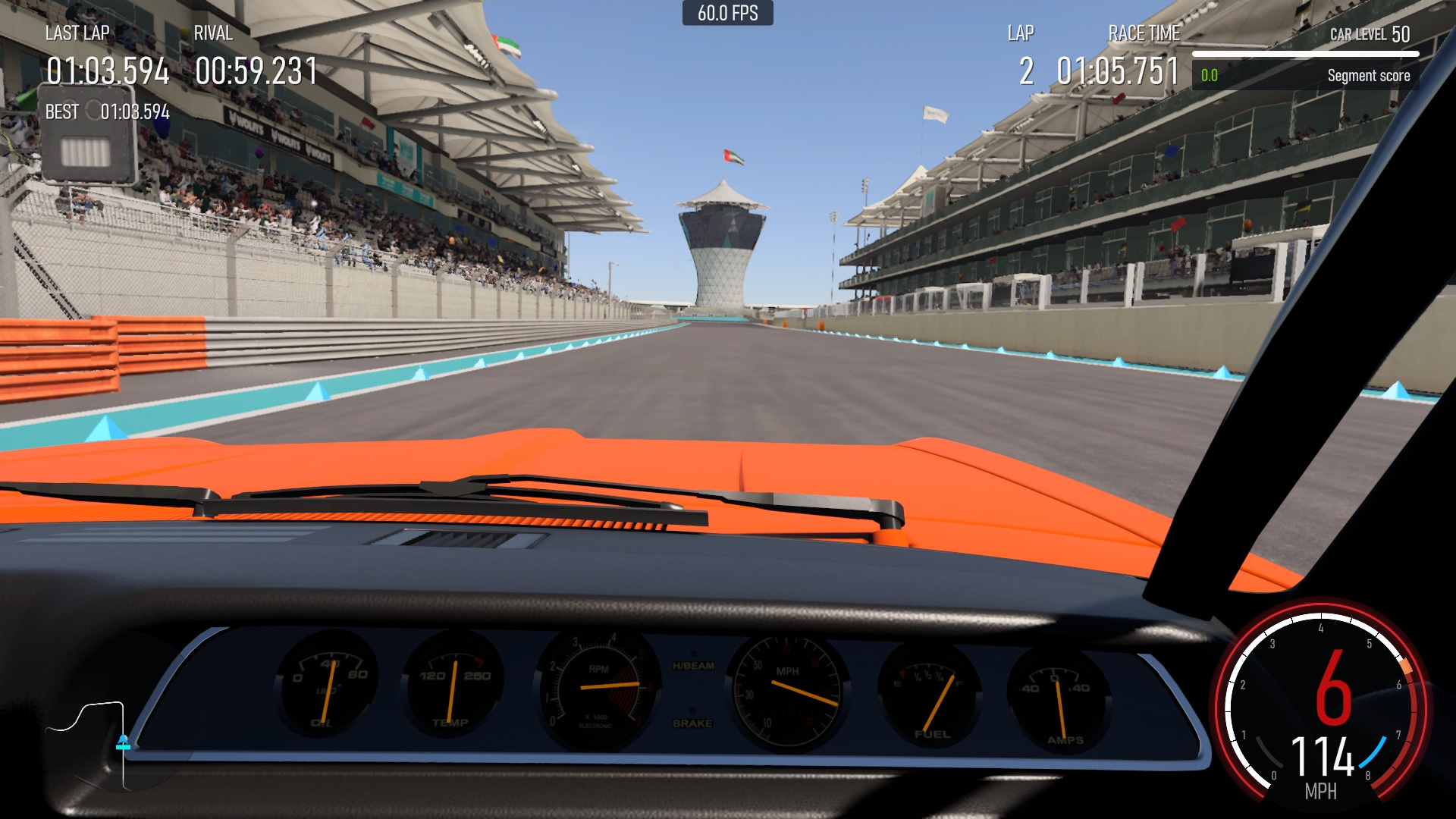Click the car level progress bar
This screenshot has height=819, width=1456.
click(x=1307, y=53)
